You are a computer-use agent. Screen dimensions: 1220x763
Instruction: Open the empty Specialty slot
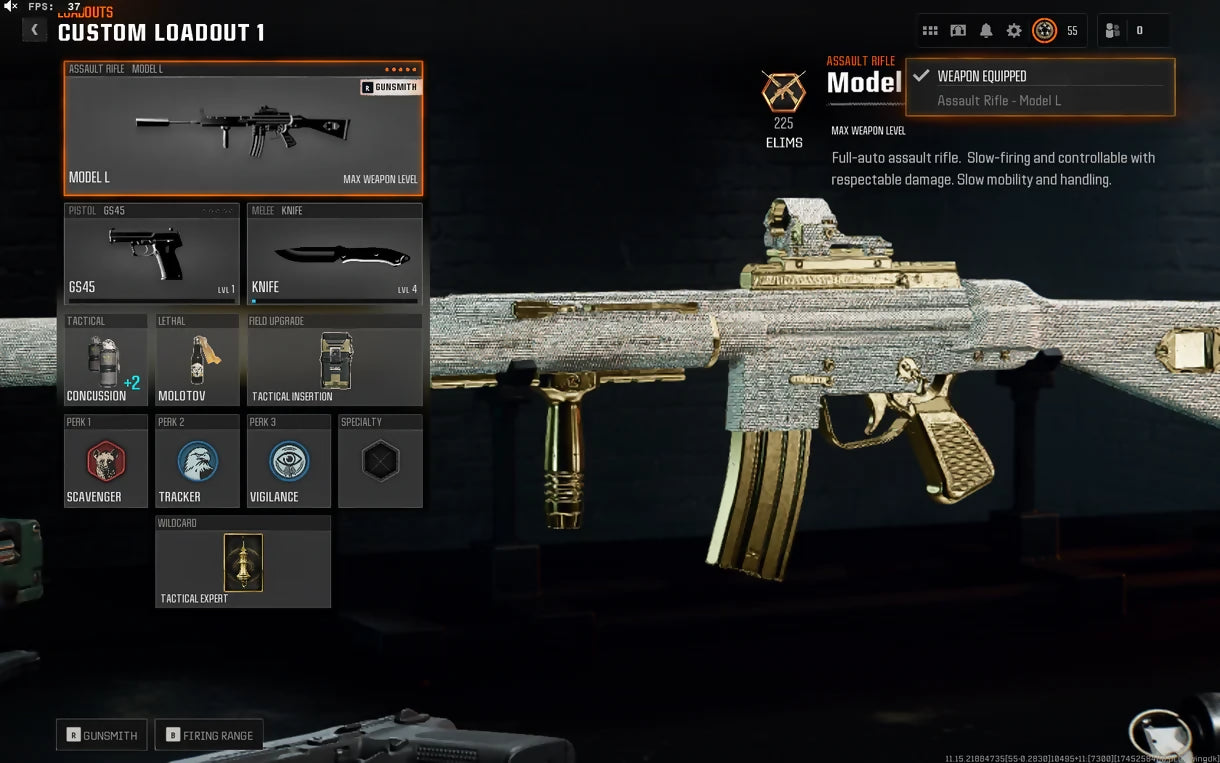pos(380,462)
